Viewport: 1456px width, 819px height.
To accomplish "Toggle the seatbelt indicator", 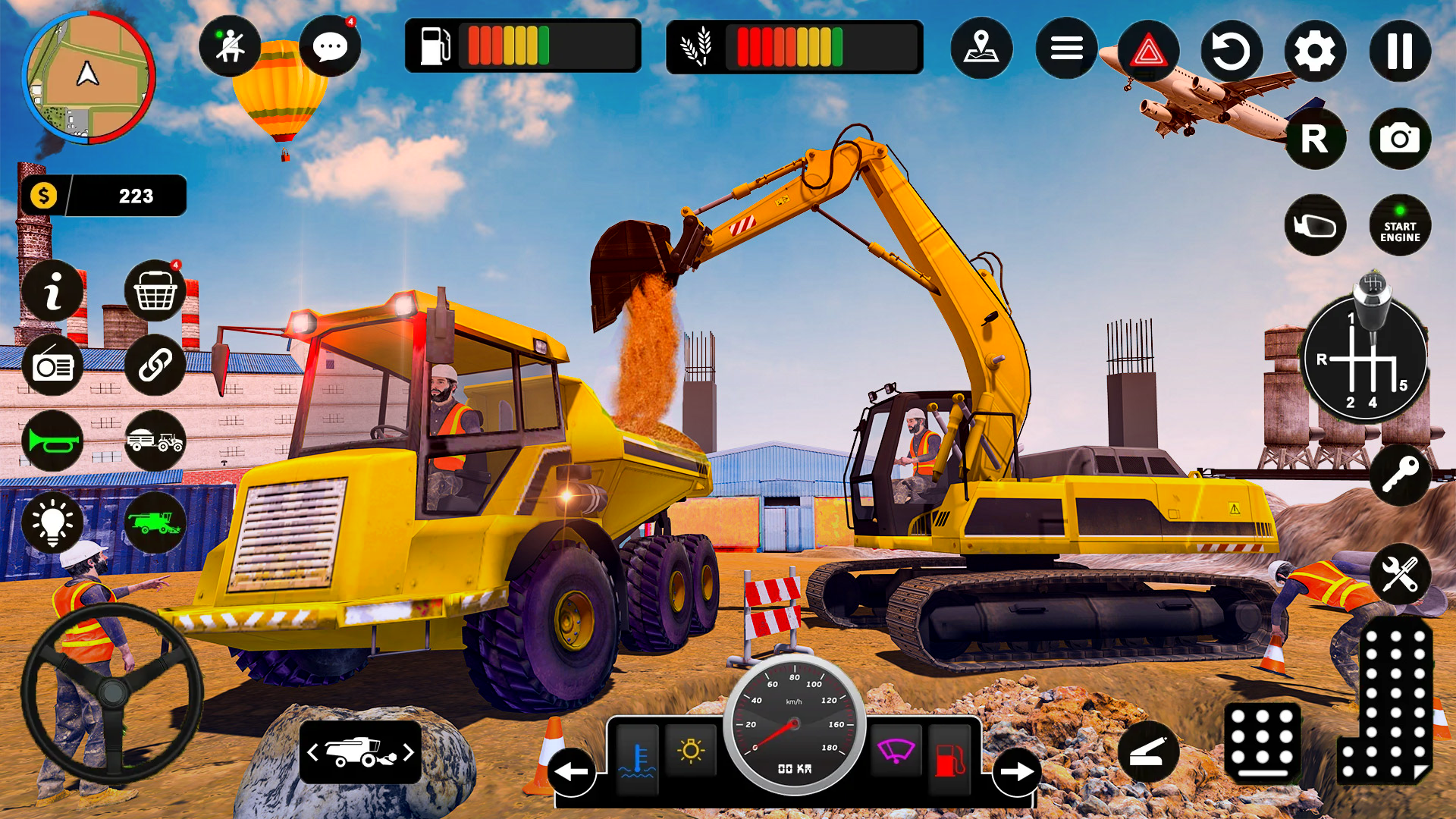I will coord(230,45).
